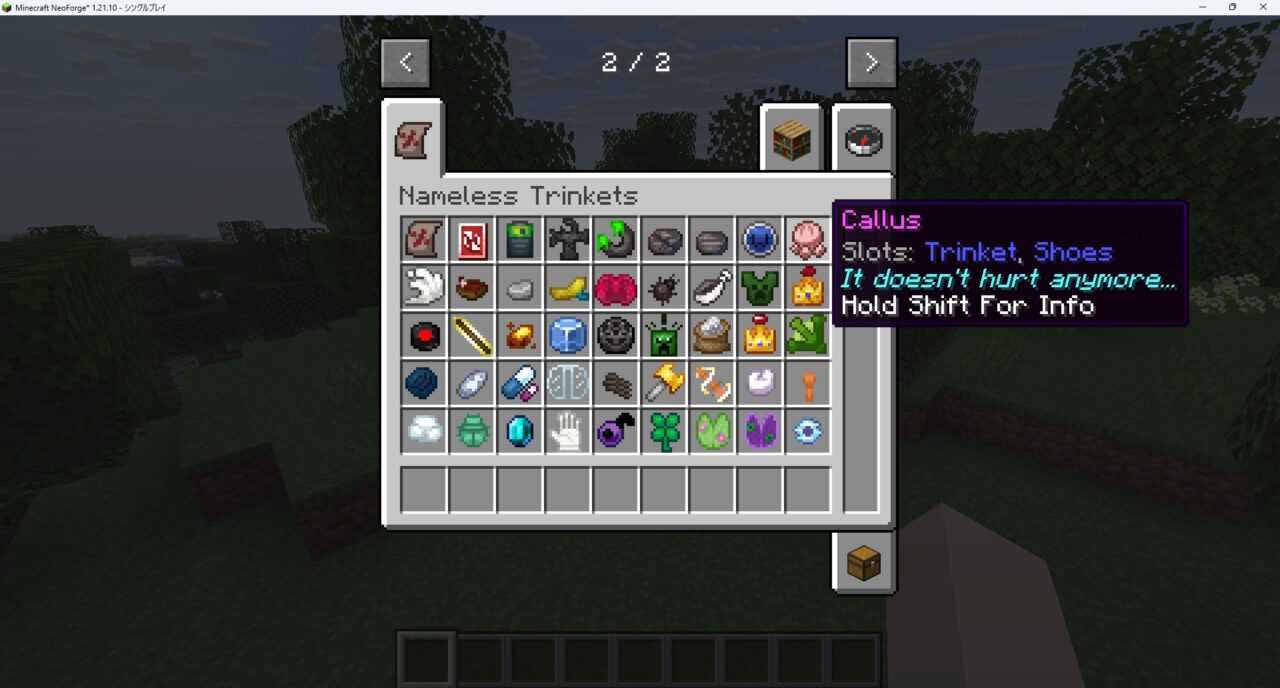Choose the blue ice cube trinket
The height and width of the screenshot is (688, 1280).
[568, 336]
